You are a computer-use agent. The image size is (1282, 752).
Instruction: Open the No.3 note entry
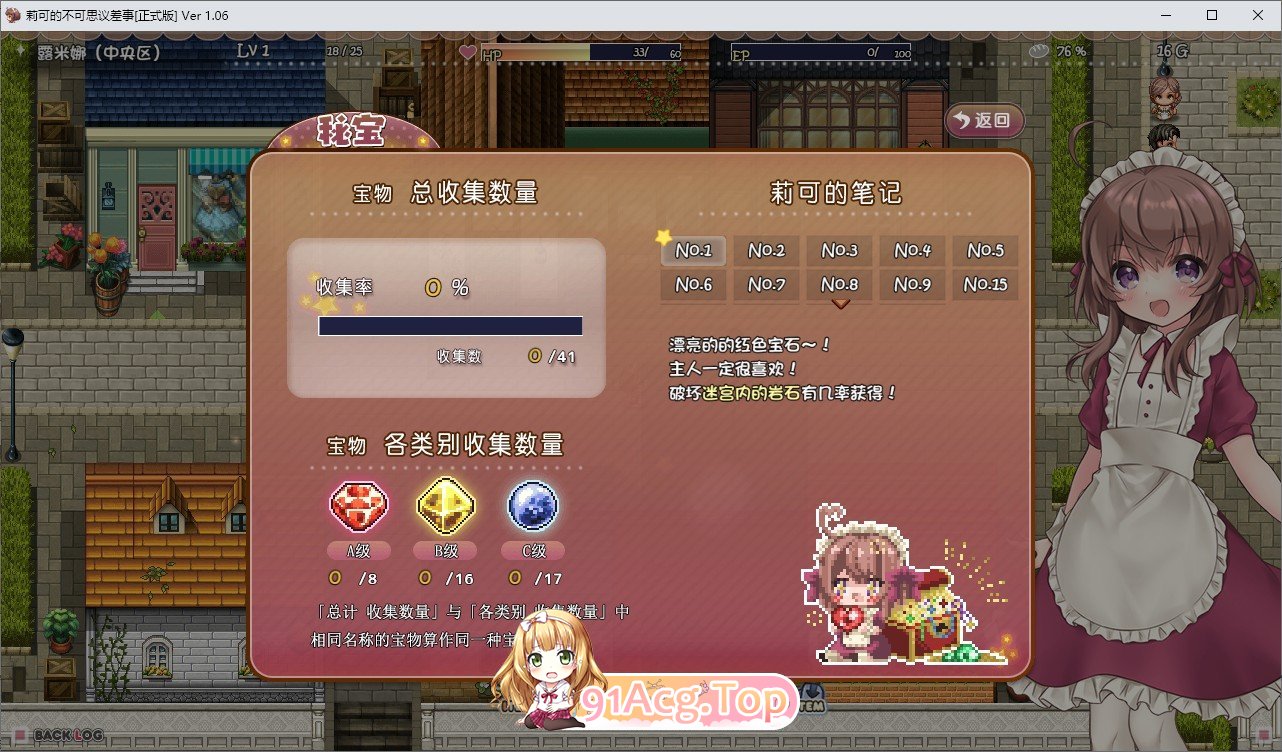[x=839, y=250]
